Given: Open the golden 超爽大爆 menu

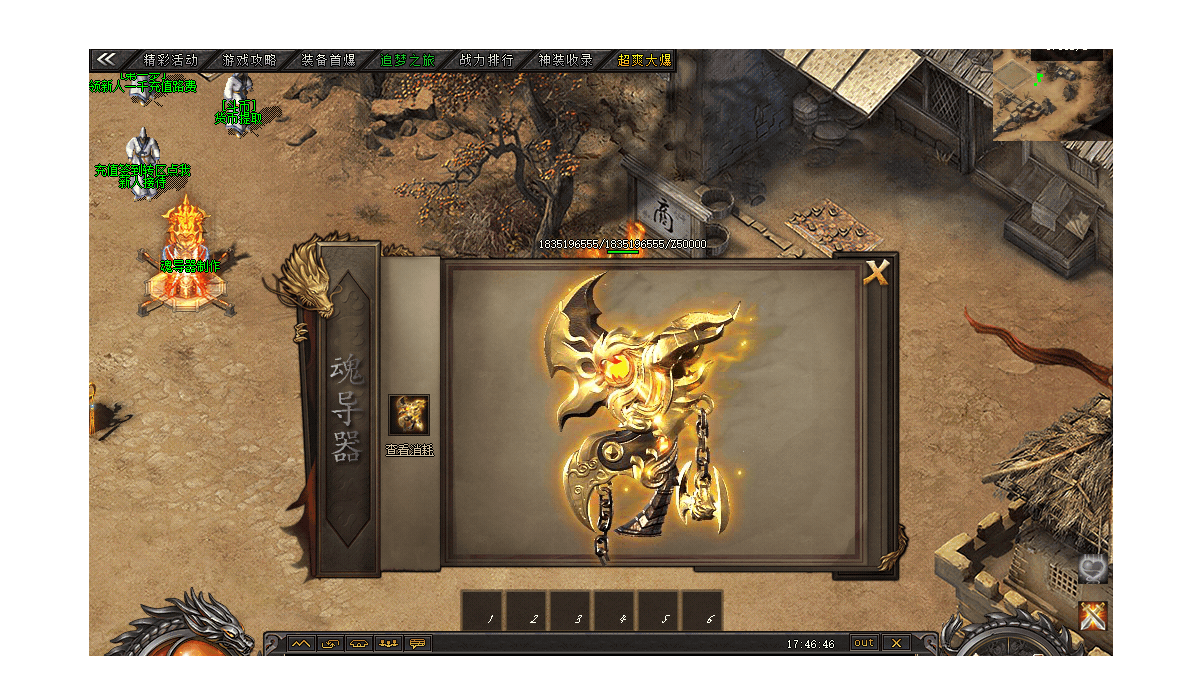Looking at the screenshot, I should click(x=644, y=60).
